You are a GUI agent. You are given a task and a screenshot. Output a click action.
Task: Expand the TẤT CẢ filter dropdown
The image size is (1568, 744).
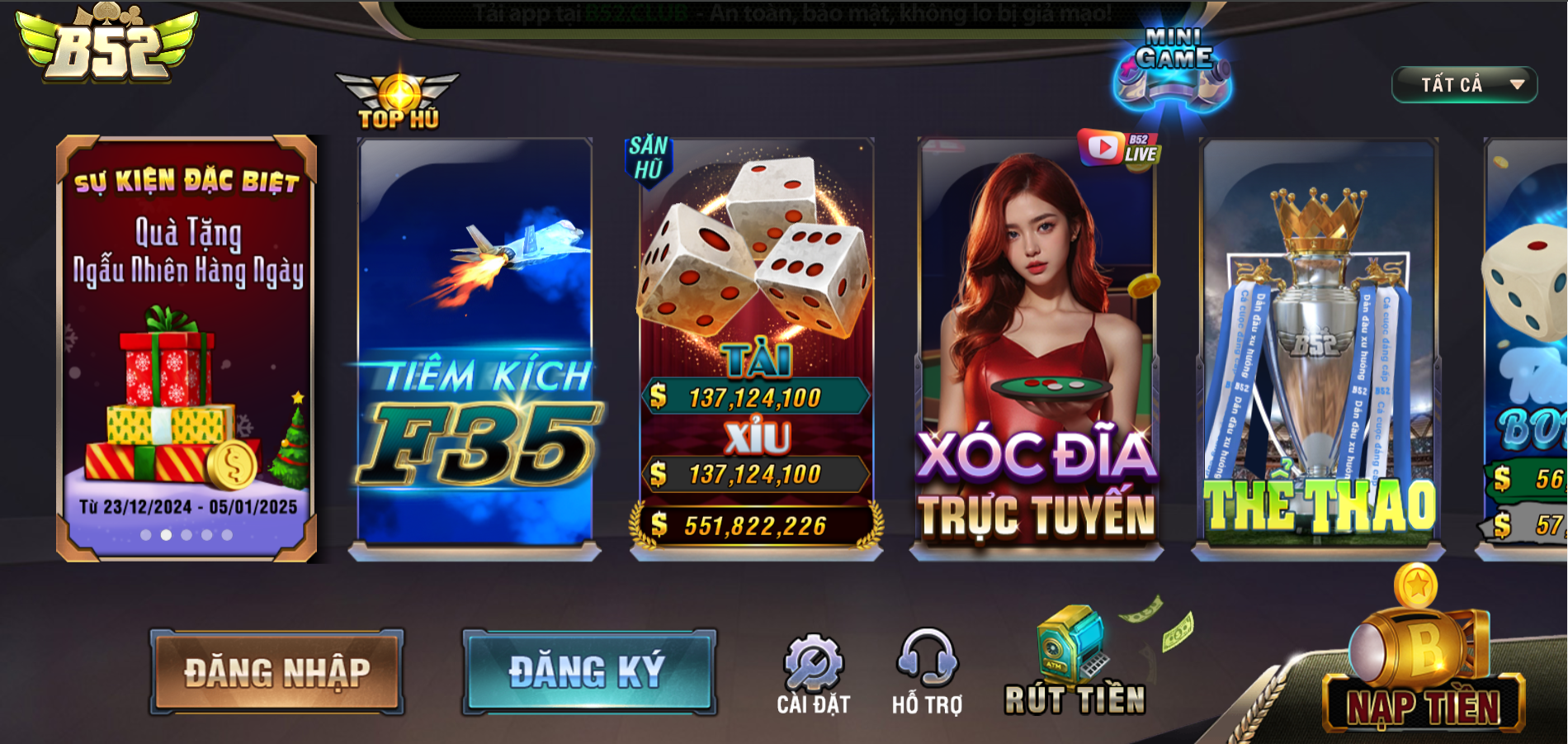click(x=1464, y=84)
